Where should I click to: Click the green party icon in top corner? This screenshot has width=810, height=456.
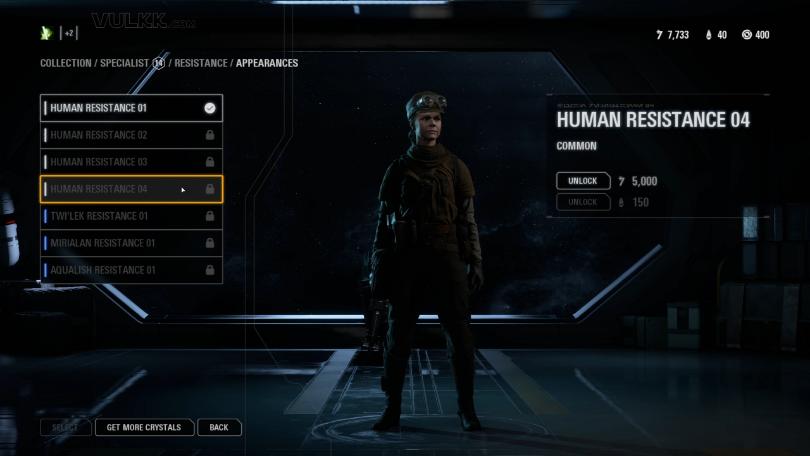pyautogui.click(x=46, y=33)
